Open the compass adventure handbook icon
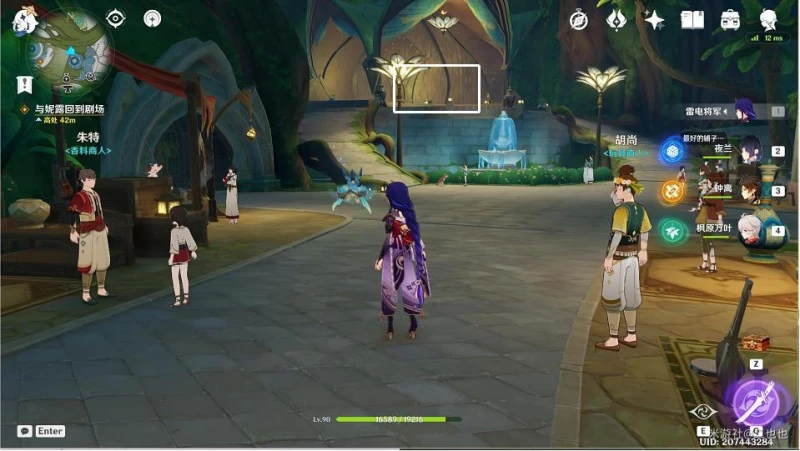 [579, 20]
